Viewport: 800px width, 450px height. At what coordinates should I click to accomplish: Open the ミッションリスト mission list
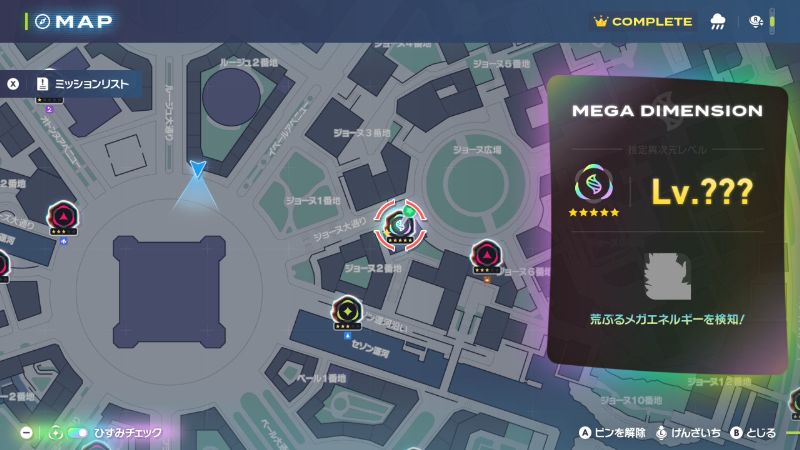[82, 85]
